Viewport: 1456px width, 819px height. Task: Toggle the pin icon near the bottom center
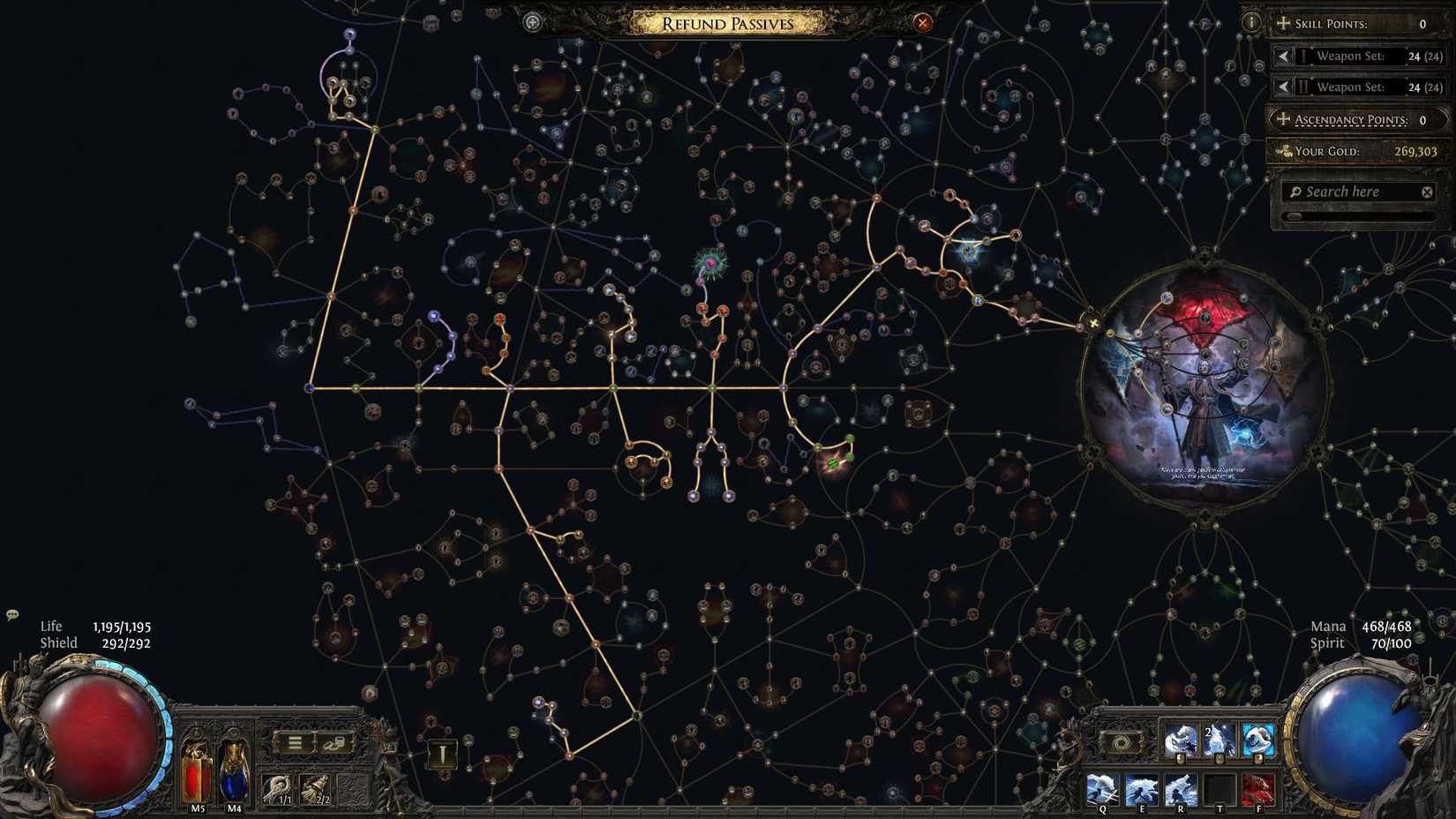440,755
